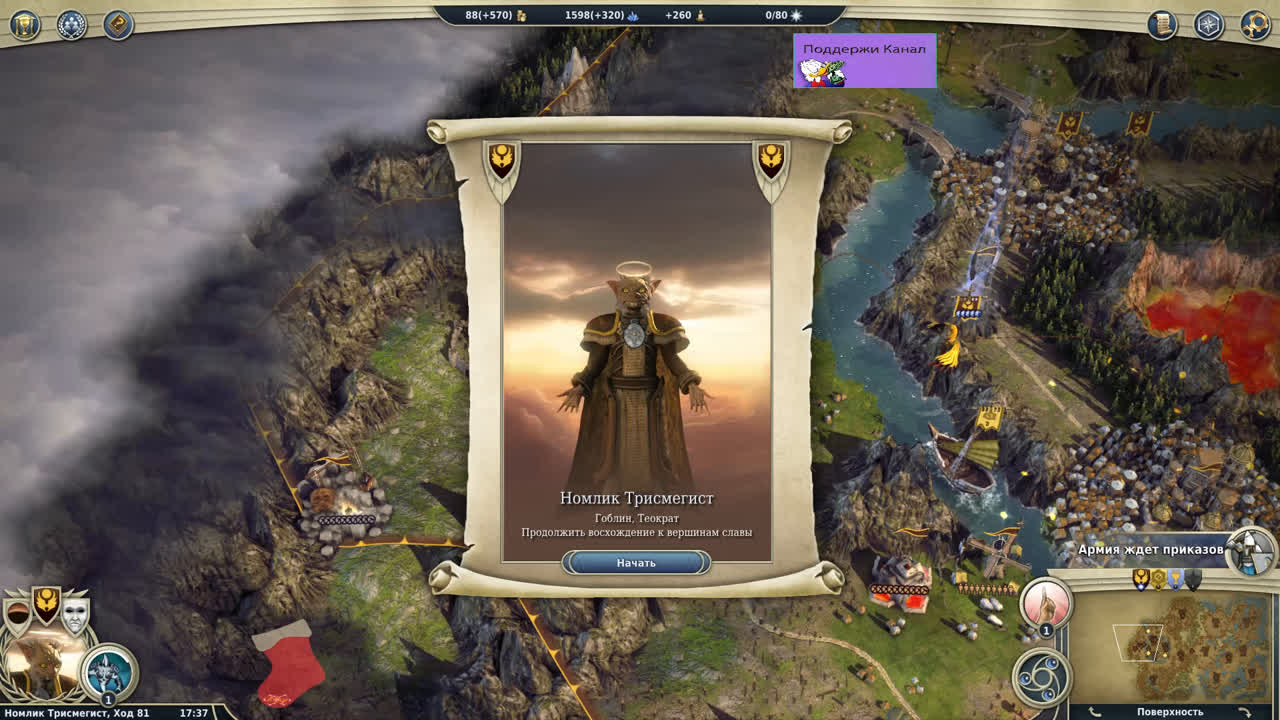Screen dimensions: 1280x720
Task: Click the Поддержи Канал overlay banner
Action: pos(864,60)
